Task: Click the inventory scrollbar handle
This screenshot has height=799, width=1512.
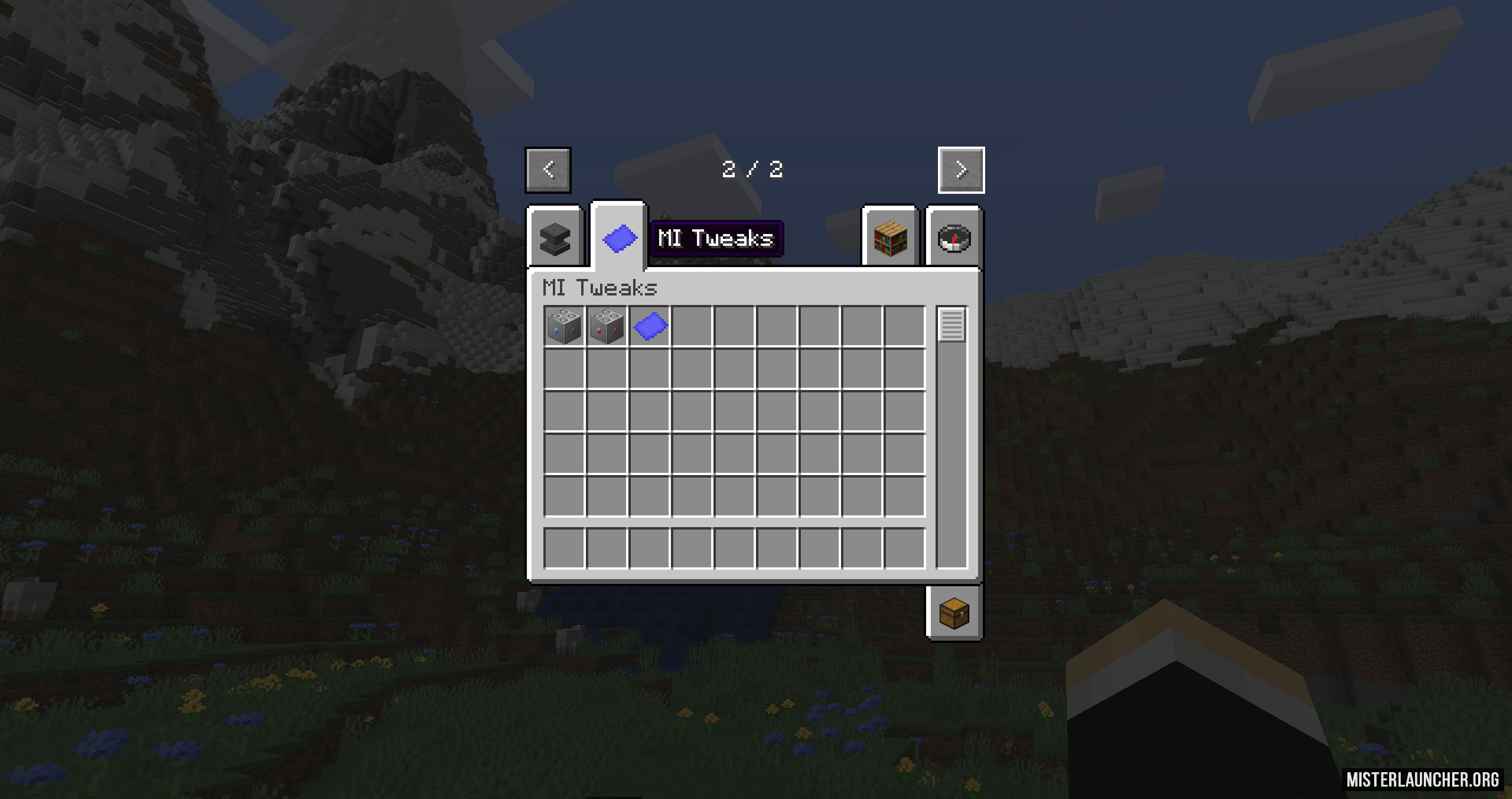Action: tap(951, 325)
